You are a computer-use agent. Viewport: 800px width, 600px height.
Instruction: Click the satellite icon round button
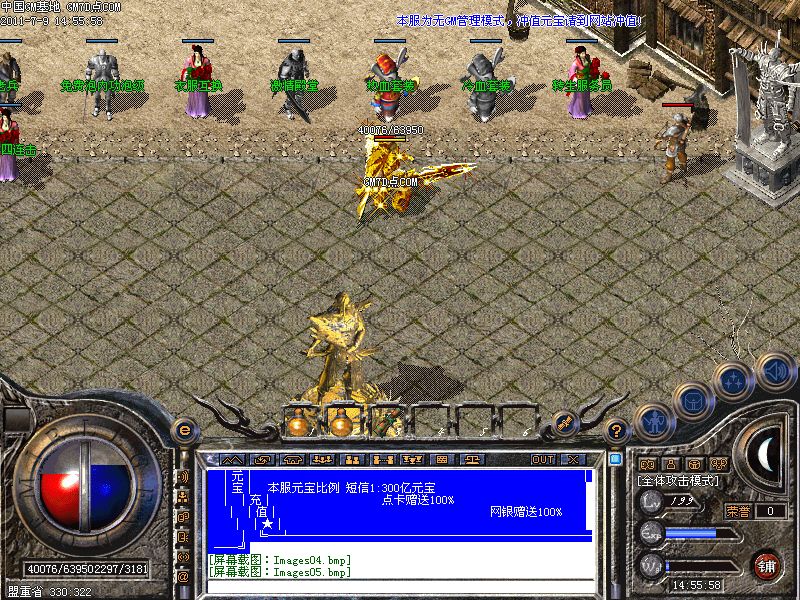coord(564,423)
